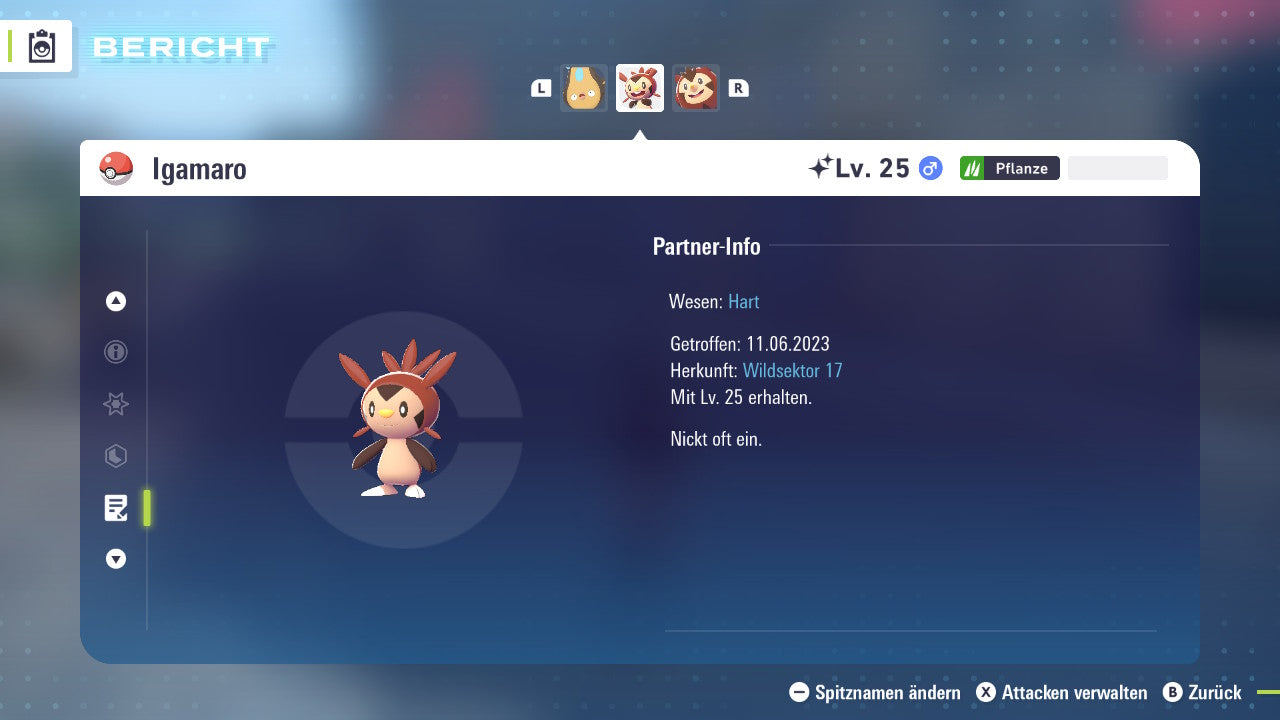Select the star icon in the sidebar
The image size is (1280, 720).
[115, 404]
